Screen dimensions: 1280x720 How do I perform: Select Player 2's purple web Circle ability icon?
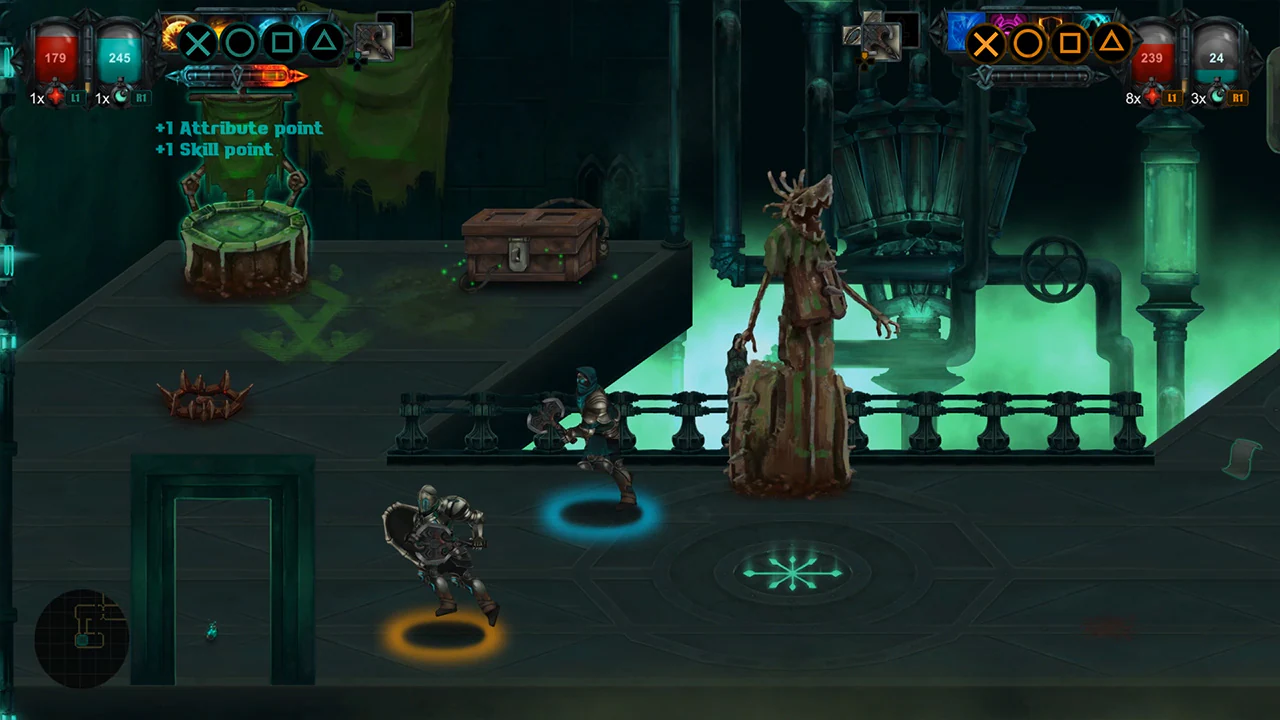tap(1027, 43)
